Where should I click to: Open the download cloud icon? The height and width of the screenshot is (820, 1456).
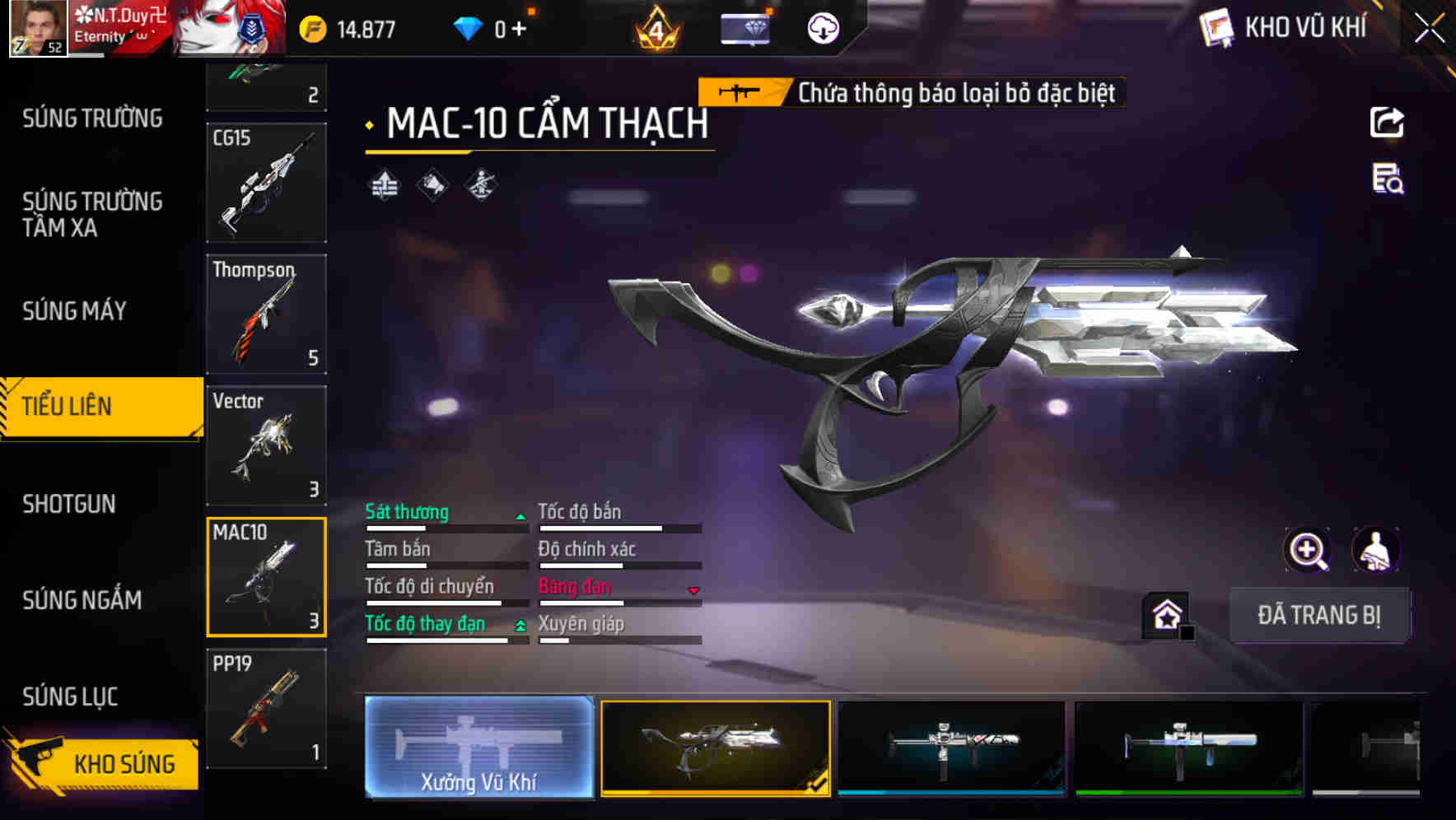823,29
